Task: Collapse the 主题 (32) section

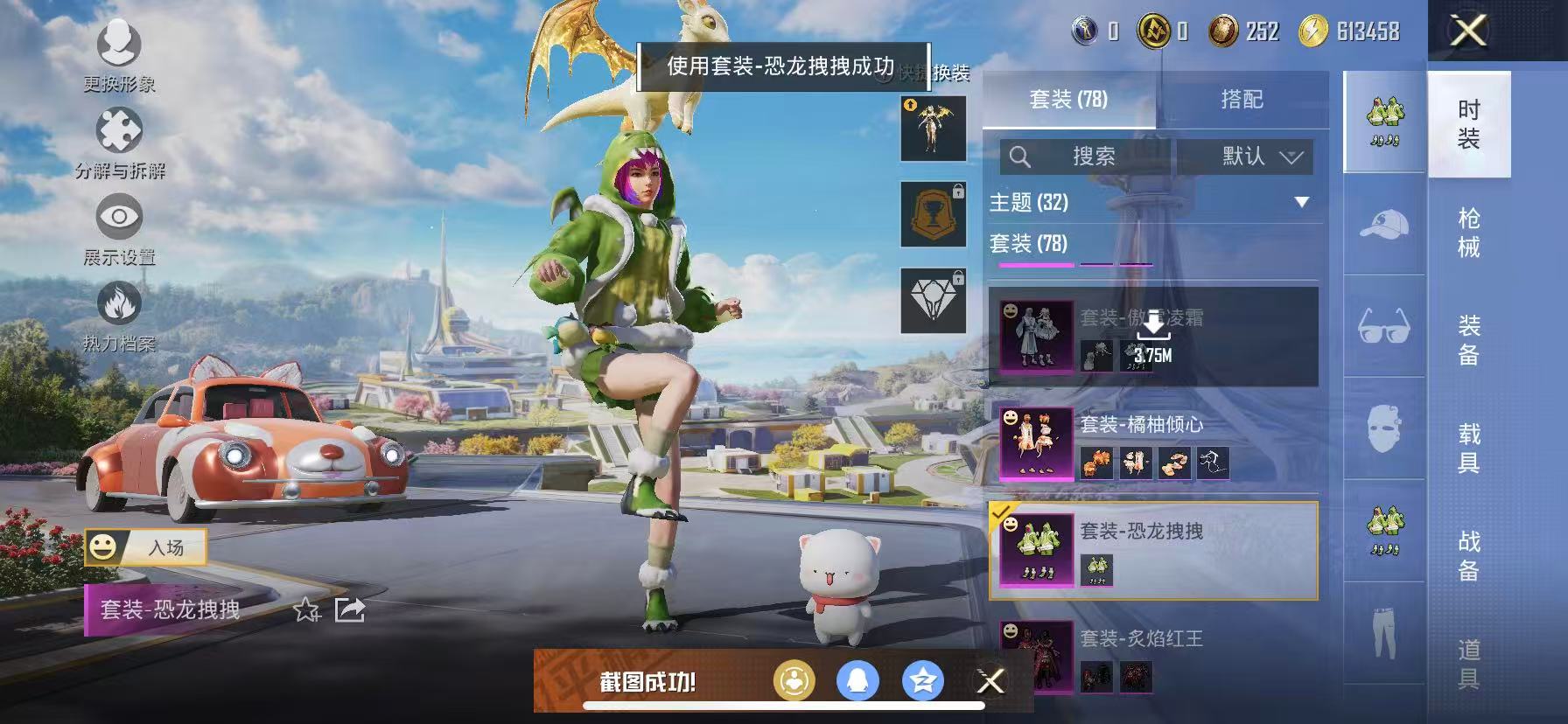Action: [x=1300, y=203]
